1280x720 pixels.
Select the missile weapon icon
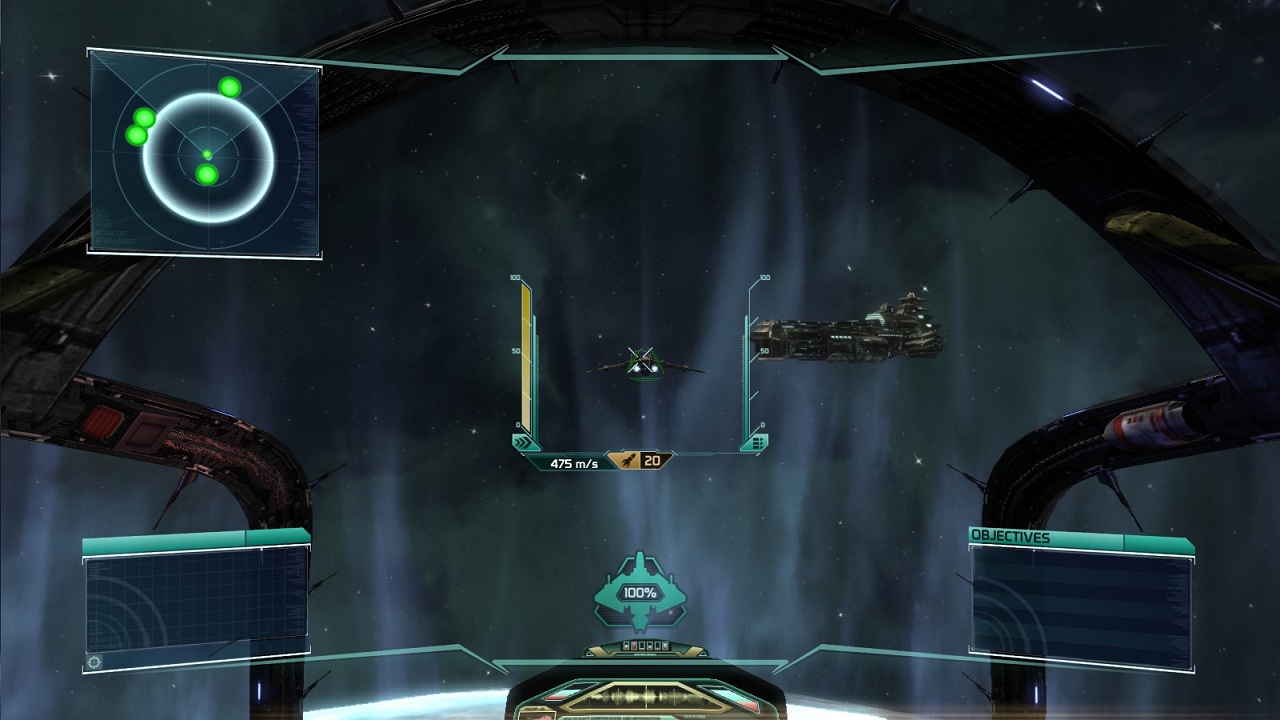click(x=628, y=461)
